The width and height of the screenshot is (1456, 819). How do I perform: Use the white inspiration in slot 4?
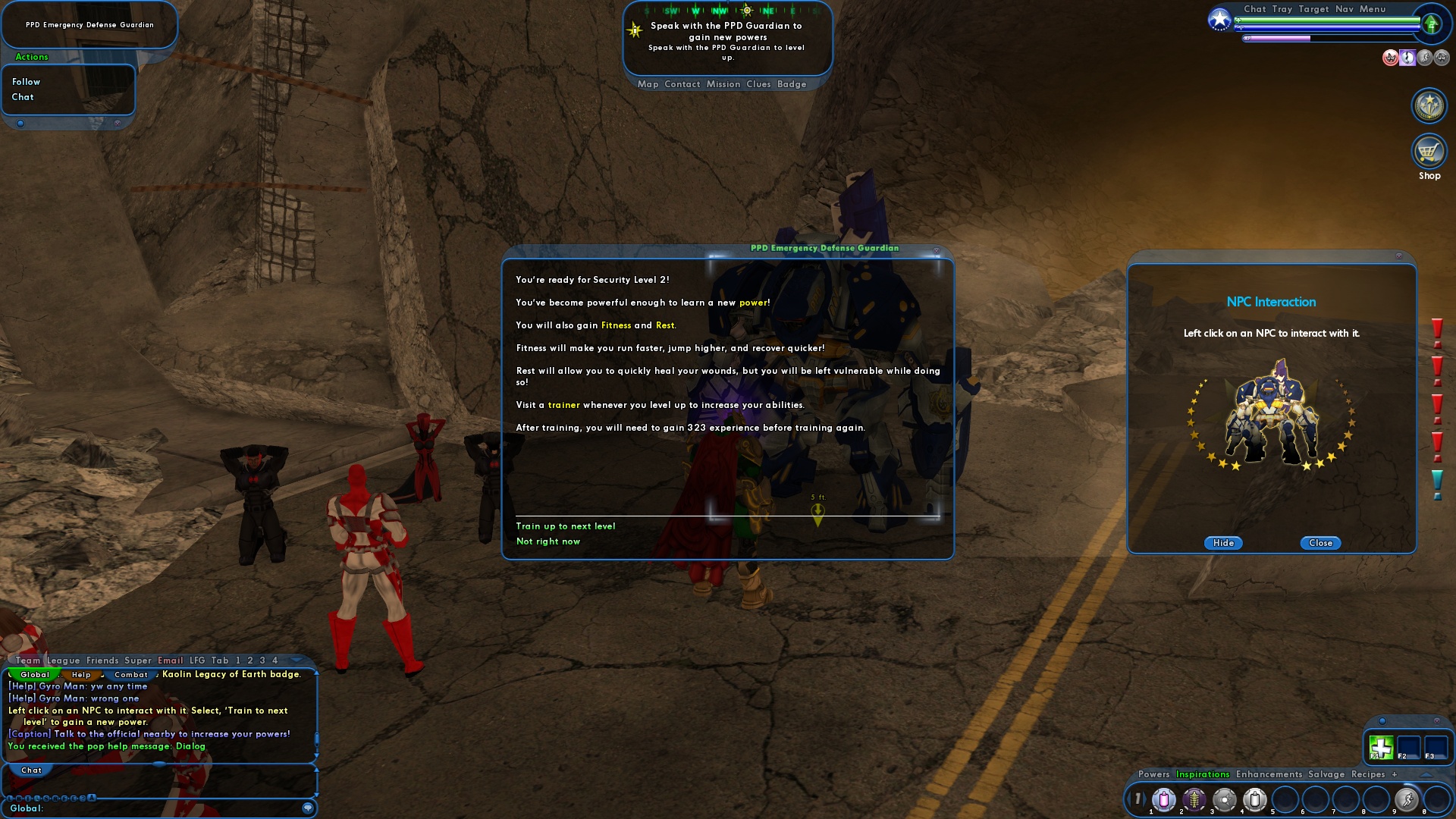(1254, 799)
